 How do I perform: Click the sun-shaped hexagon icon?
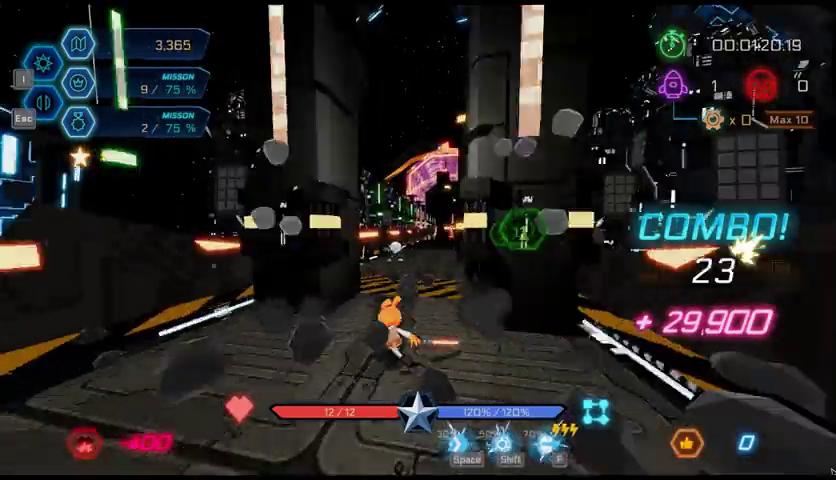(44, 63)
